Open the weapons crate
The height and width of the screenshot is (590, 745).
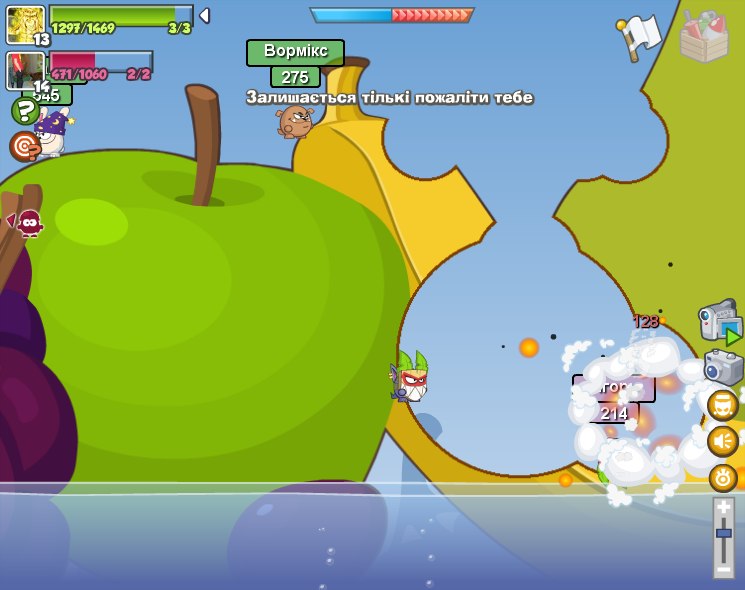pyautogui.click(x=703, y=37)
